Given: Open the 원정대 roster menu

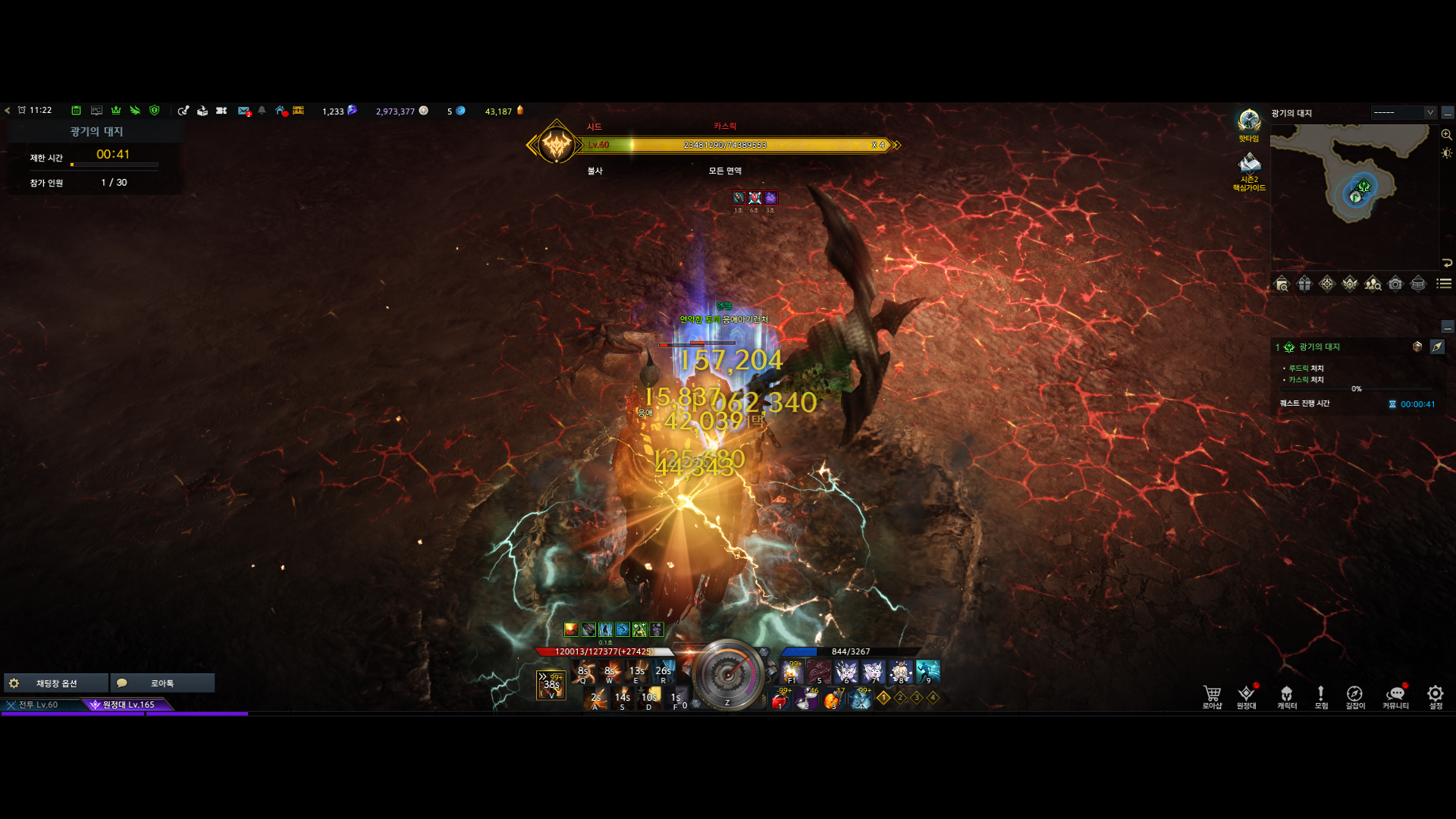Looking at the screenshot, I should click(x=1246, y=696).
